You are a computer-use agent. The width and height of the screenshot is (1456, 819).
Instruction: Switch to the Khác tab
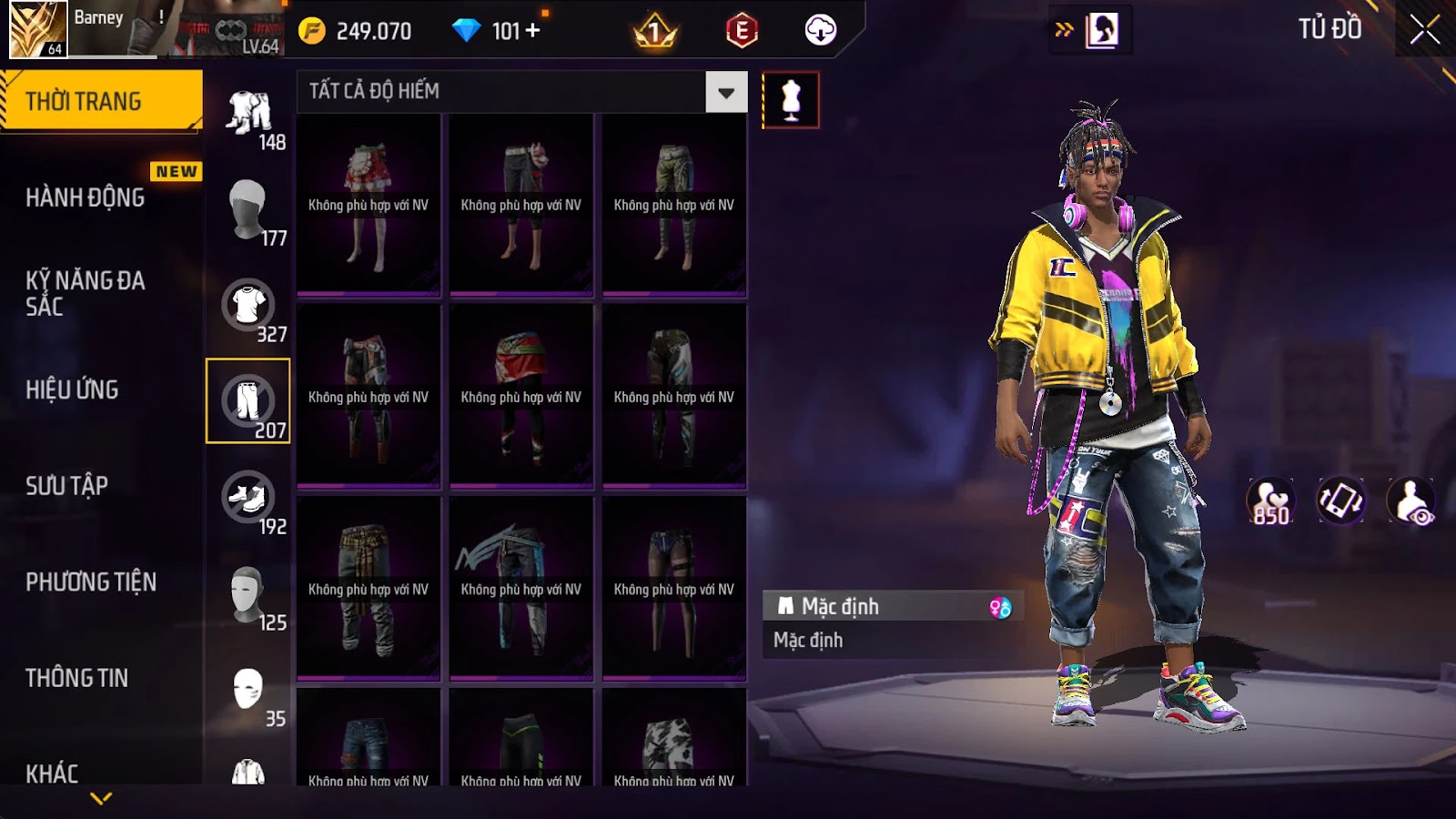click(x=53, y=773)
